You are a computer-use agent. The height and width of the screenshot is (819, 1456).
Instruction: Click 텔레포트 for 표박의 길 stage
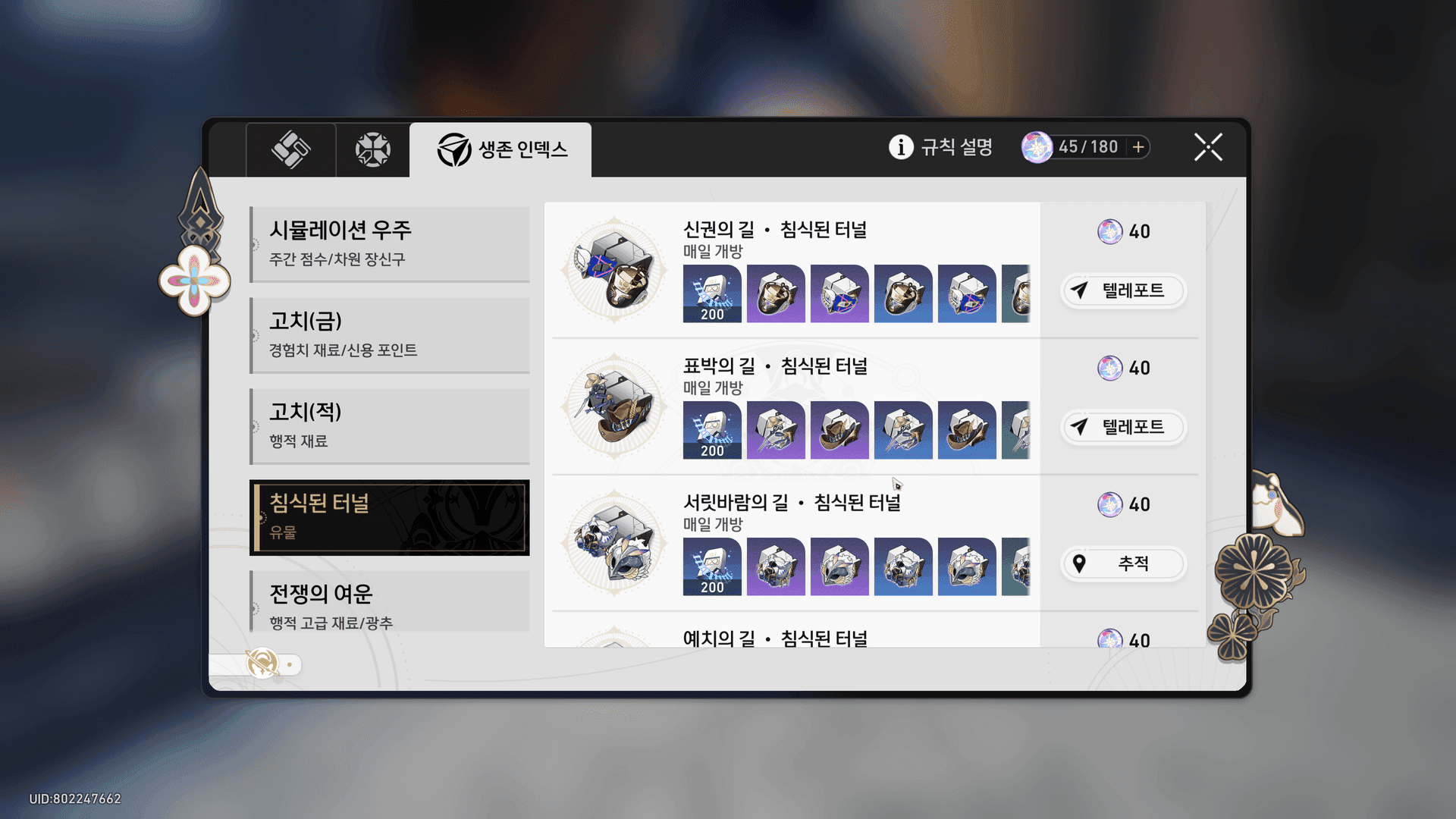pyautogui.click(x=1123, y=427)
